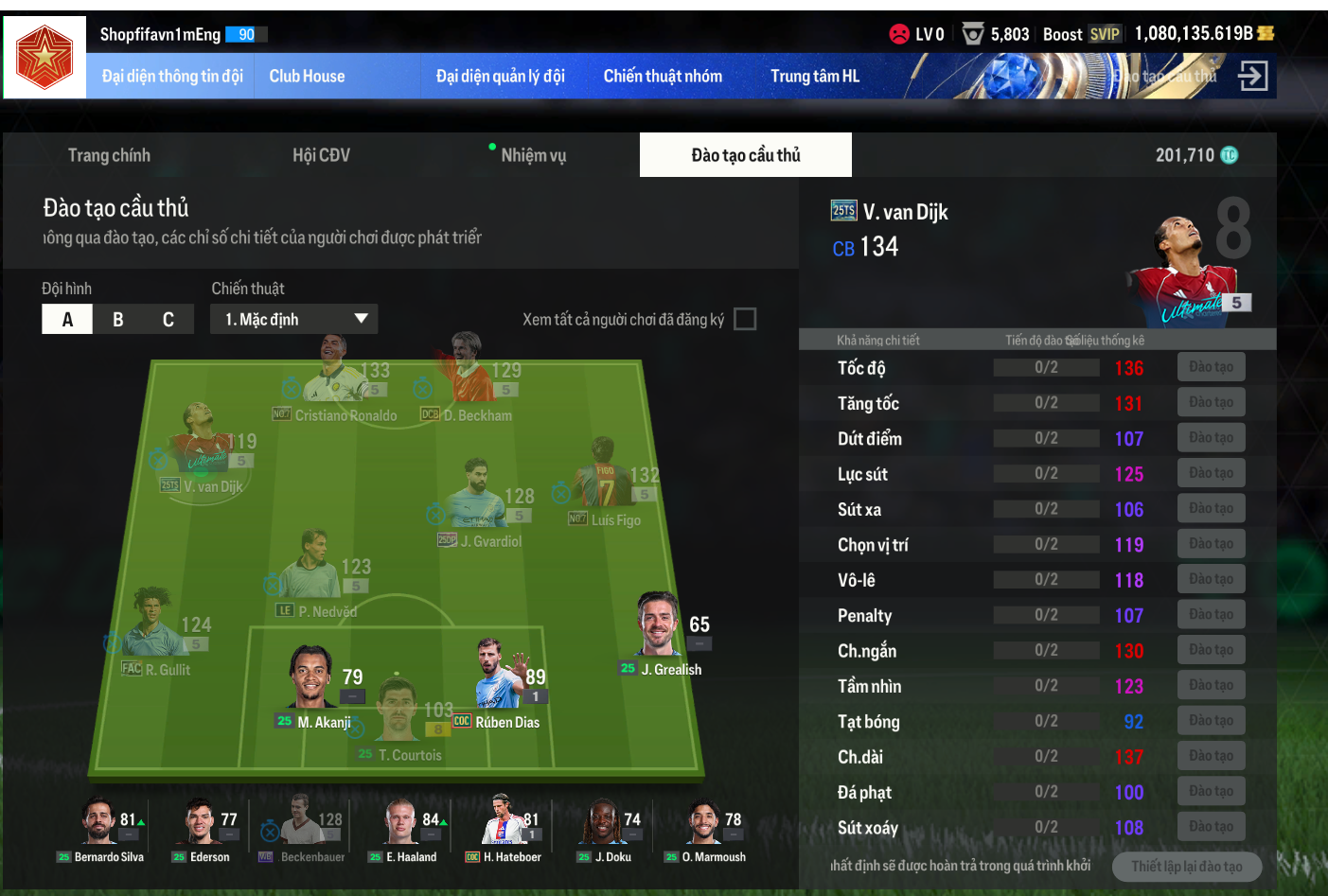Select Đại diện thông tin đội menu
The image size is (1328, 896).
[172, 77]
